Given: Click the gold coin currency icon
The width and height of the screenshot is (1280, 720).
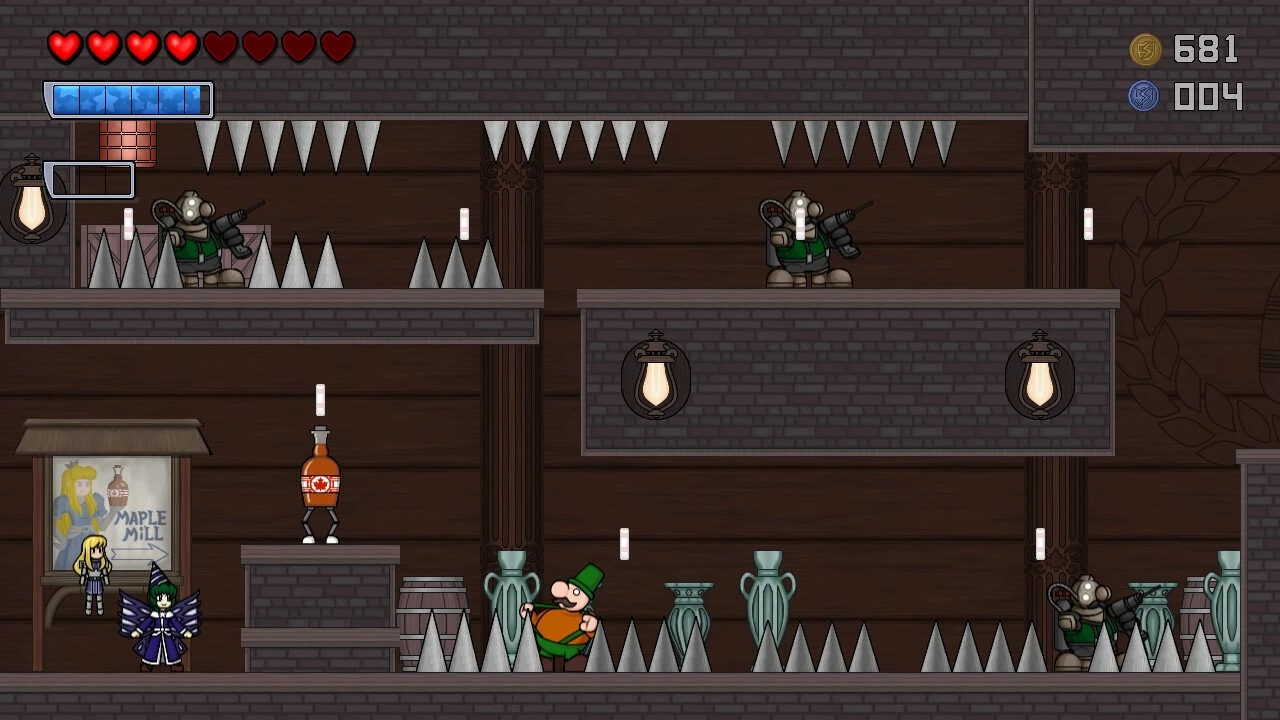Looking at the screenshot, I should tap(1145, 49).
